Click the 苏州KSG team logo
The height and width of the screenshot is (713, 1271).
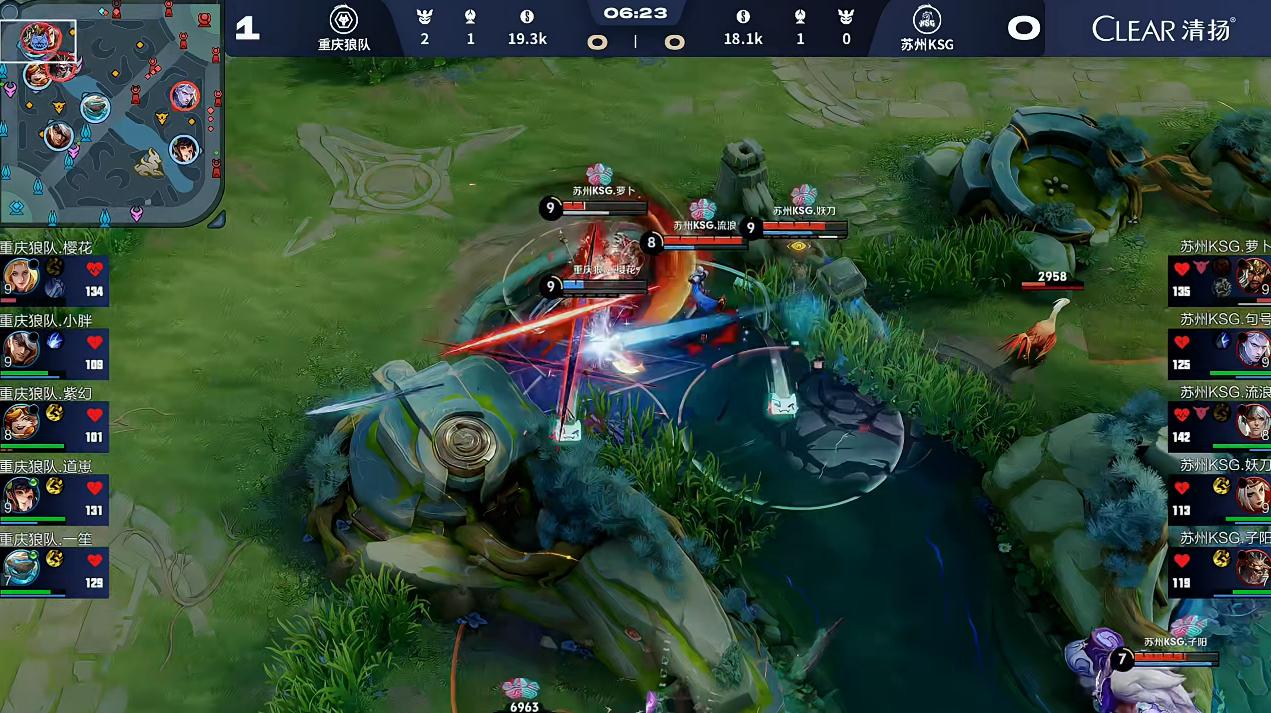point(927,19)
